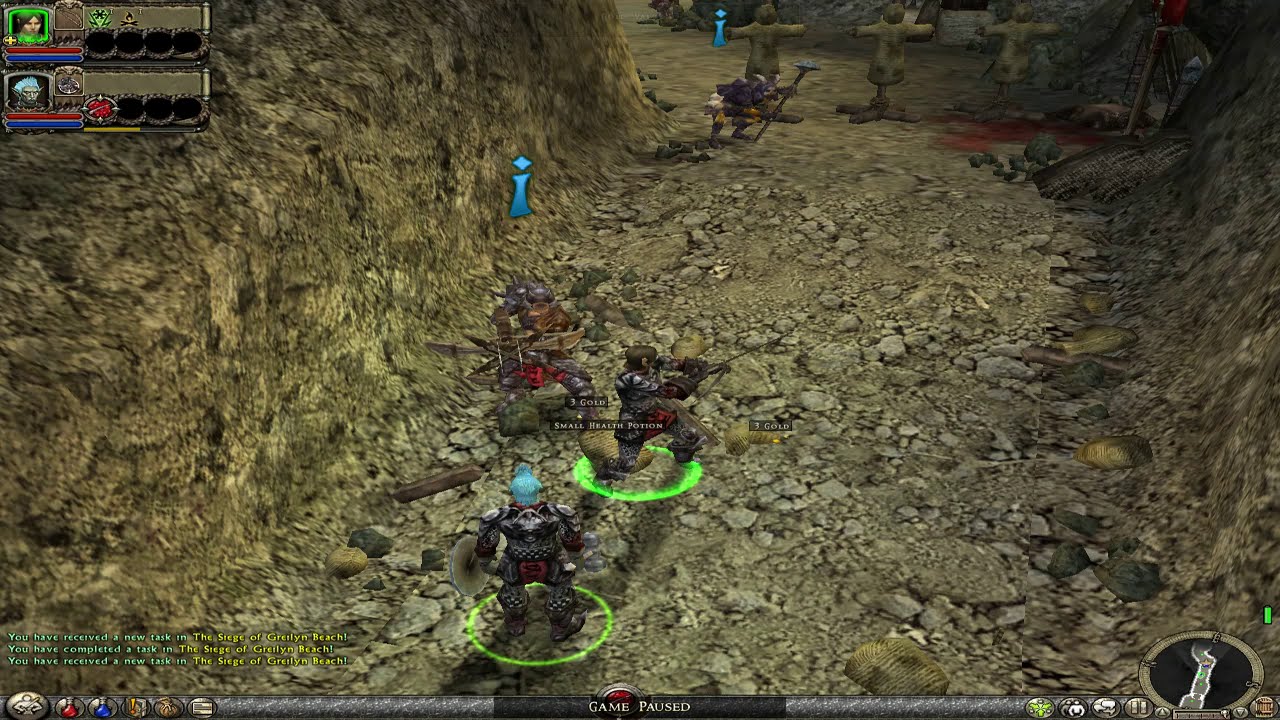The image size is (1280, 720).
Task: Click the loot bag icon
Action: click(x=167, y=708)
